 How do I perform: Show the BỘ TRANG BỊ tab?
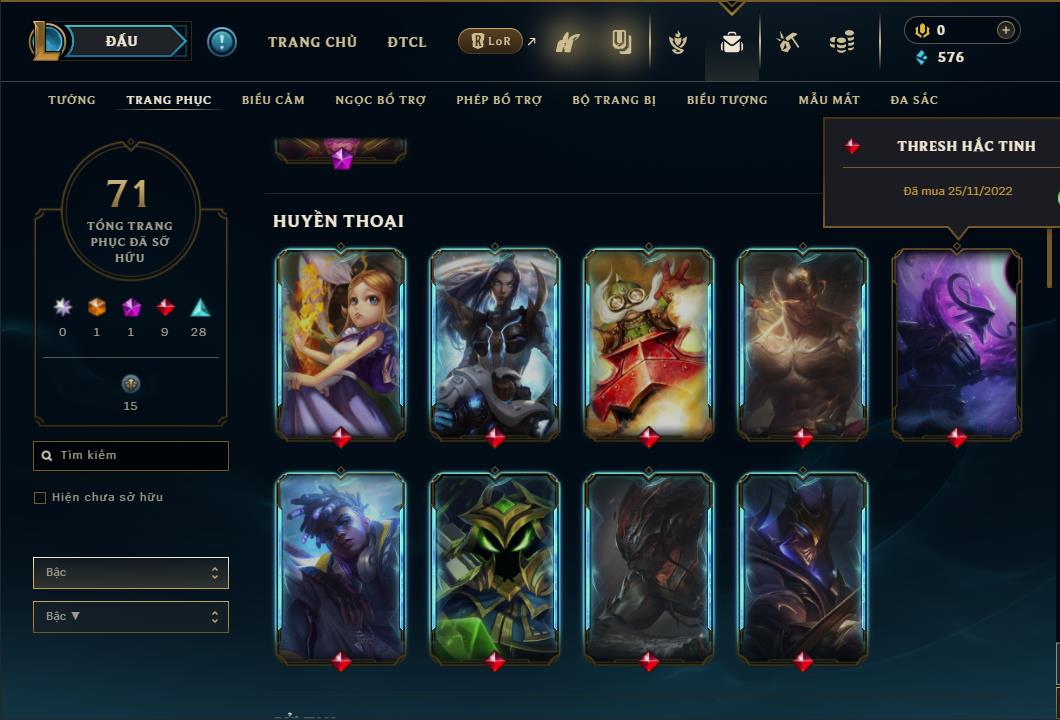[614, 100]
